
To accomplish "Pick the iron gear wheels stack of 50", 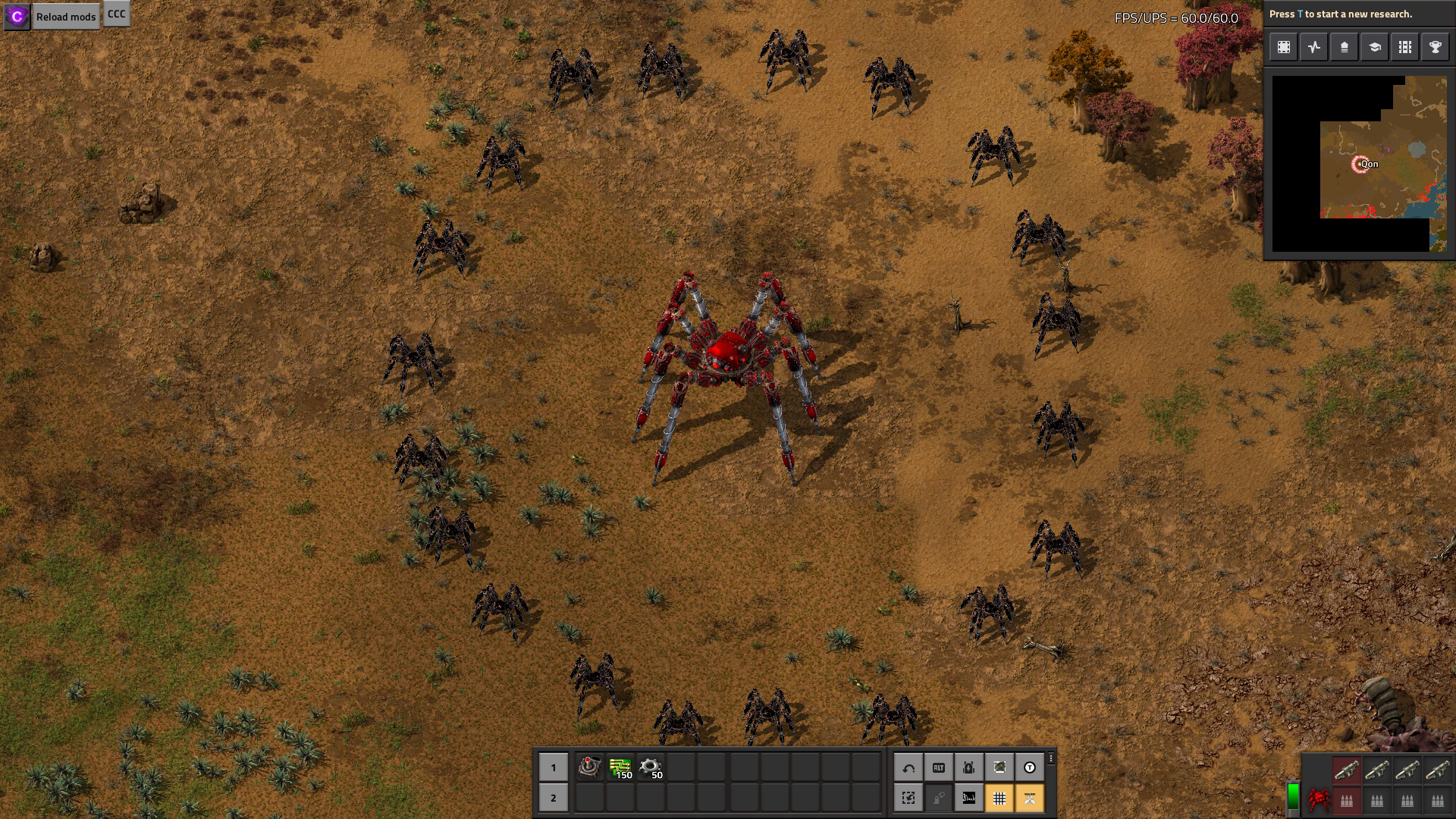I will [651, 767].
